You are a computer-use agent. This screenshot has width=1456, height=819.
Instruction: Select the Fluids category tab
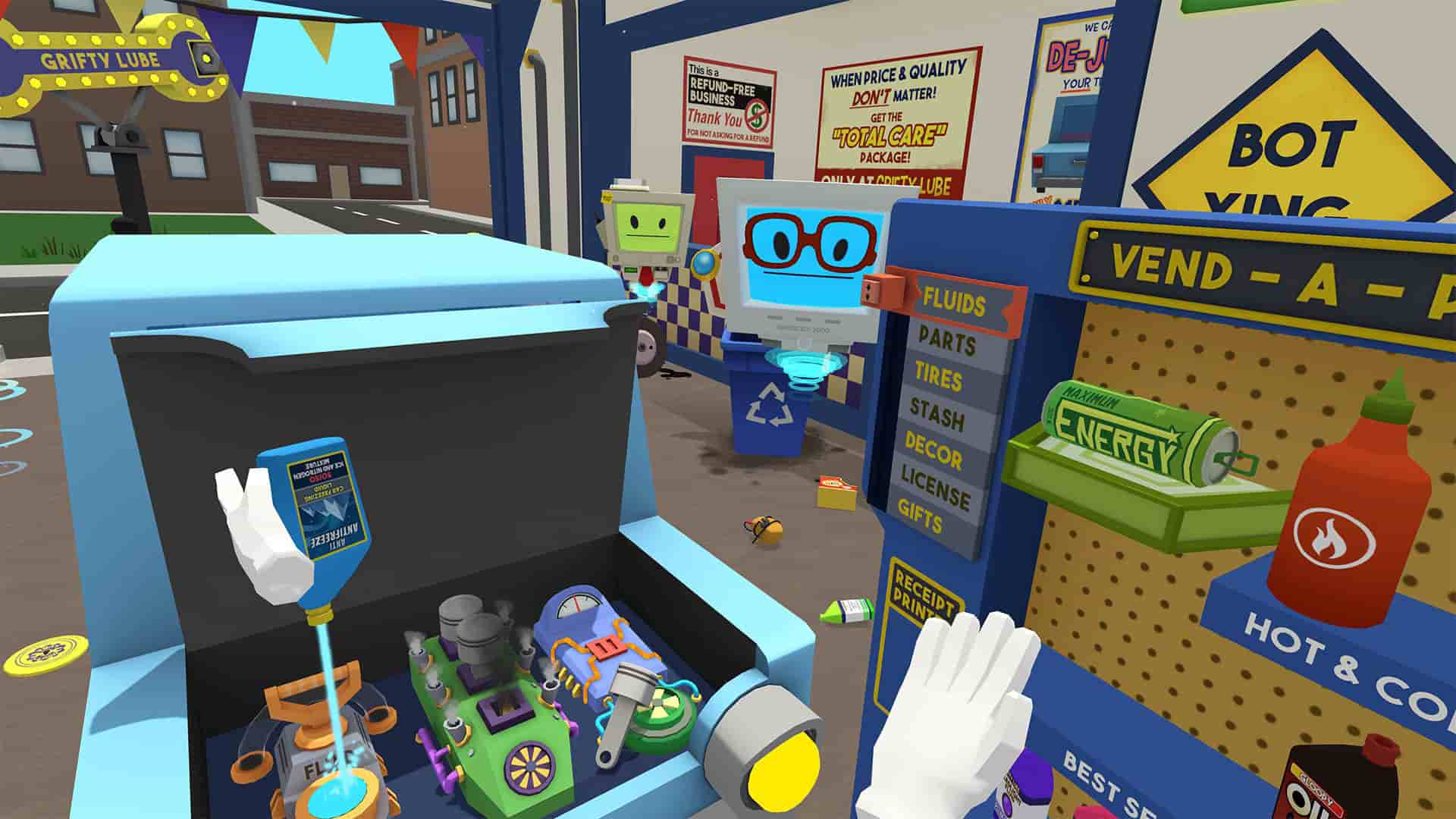(954, 303)
